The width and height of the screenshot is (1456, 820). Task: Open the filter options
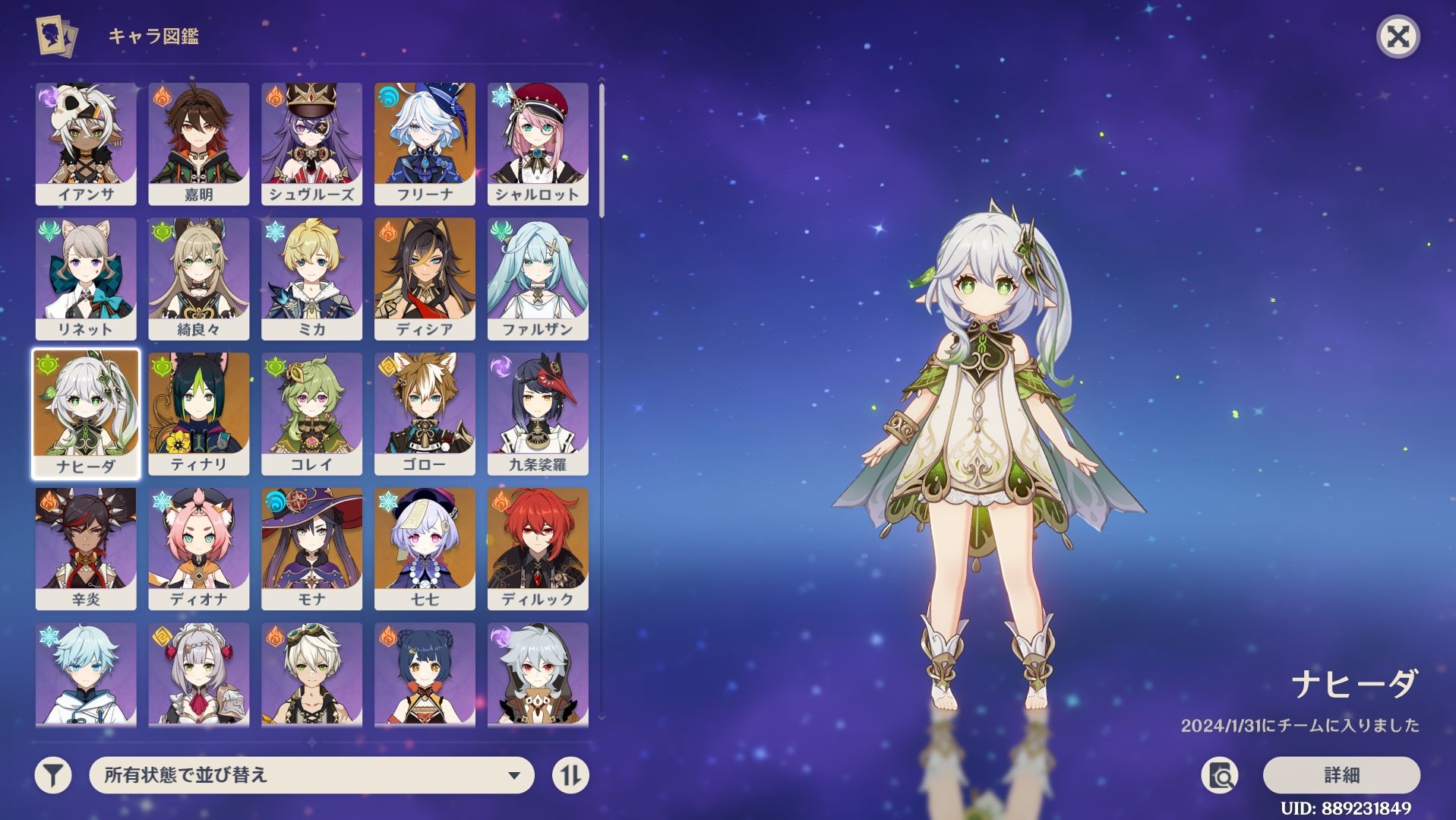click(53, 775)
